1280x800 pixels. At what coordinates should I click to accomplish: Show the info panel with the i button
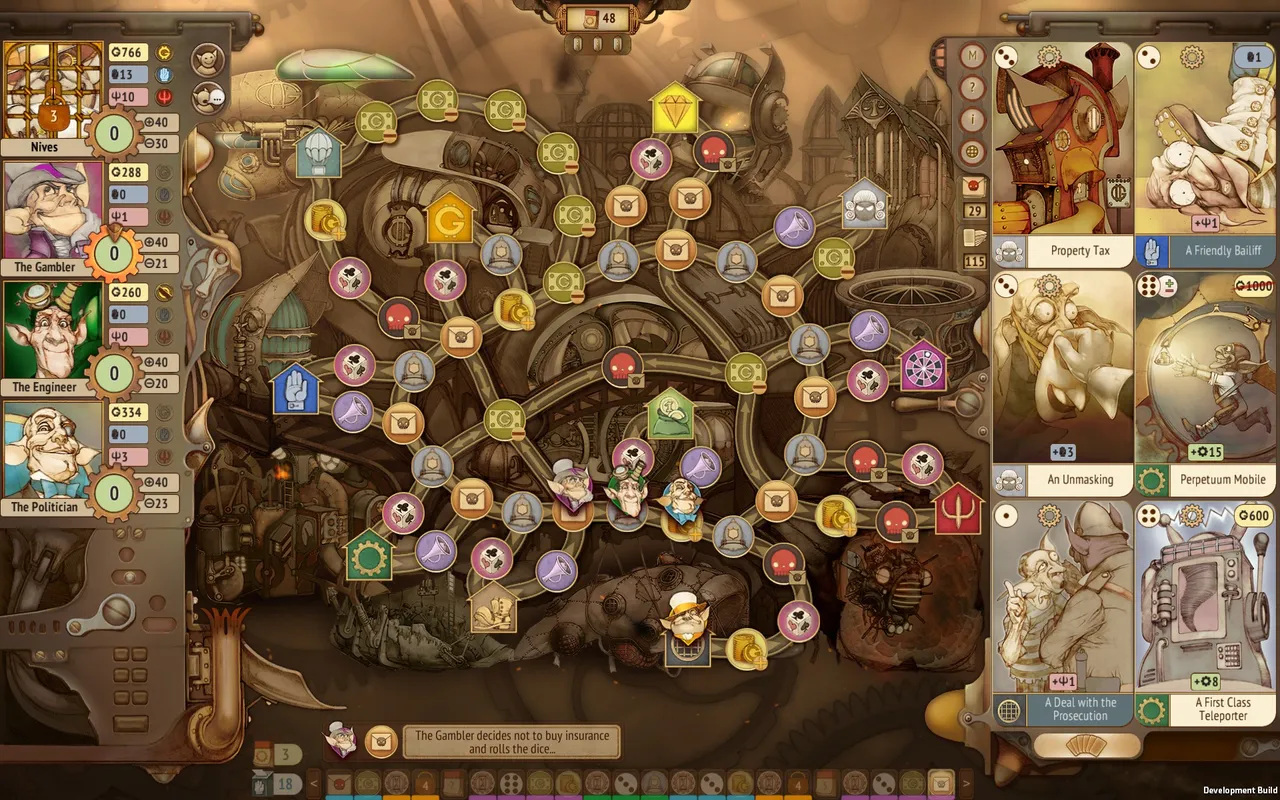tap(971, 121)
